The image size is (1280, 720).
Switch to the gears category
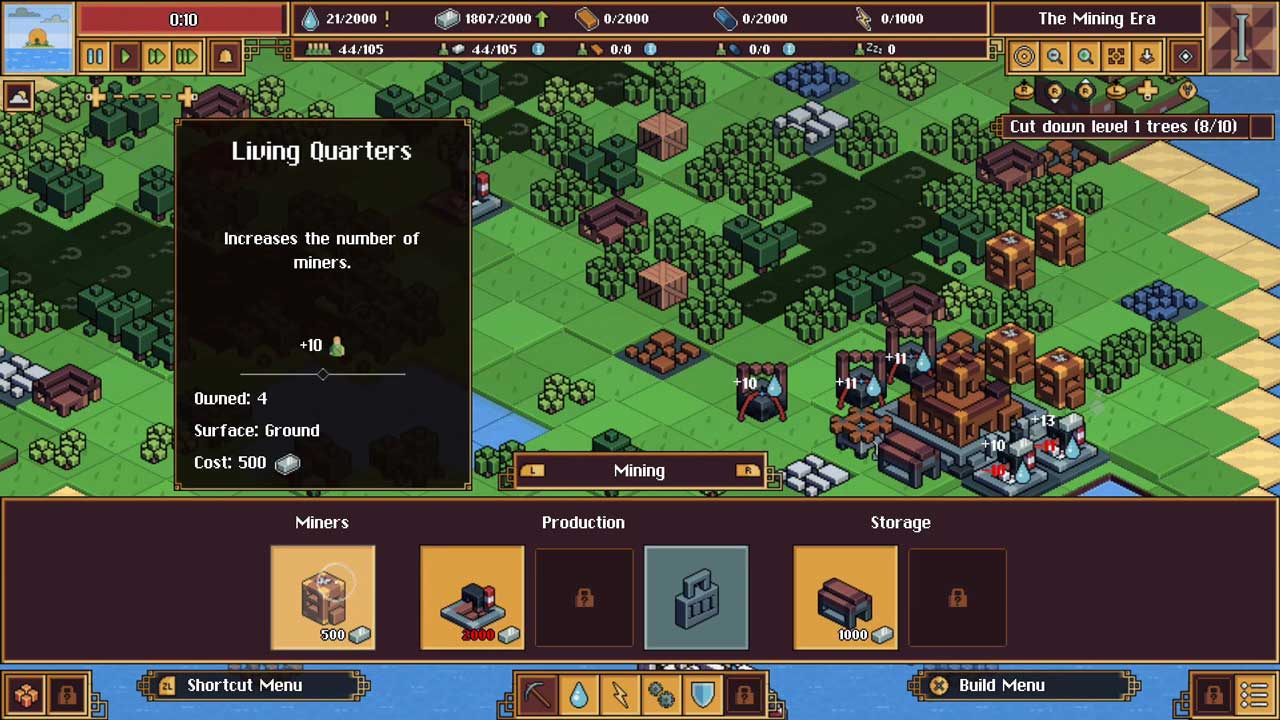pyautogui.click(x=661, y=693)
